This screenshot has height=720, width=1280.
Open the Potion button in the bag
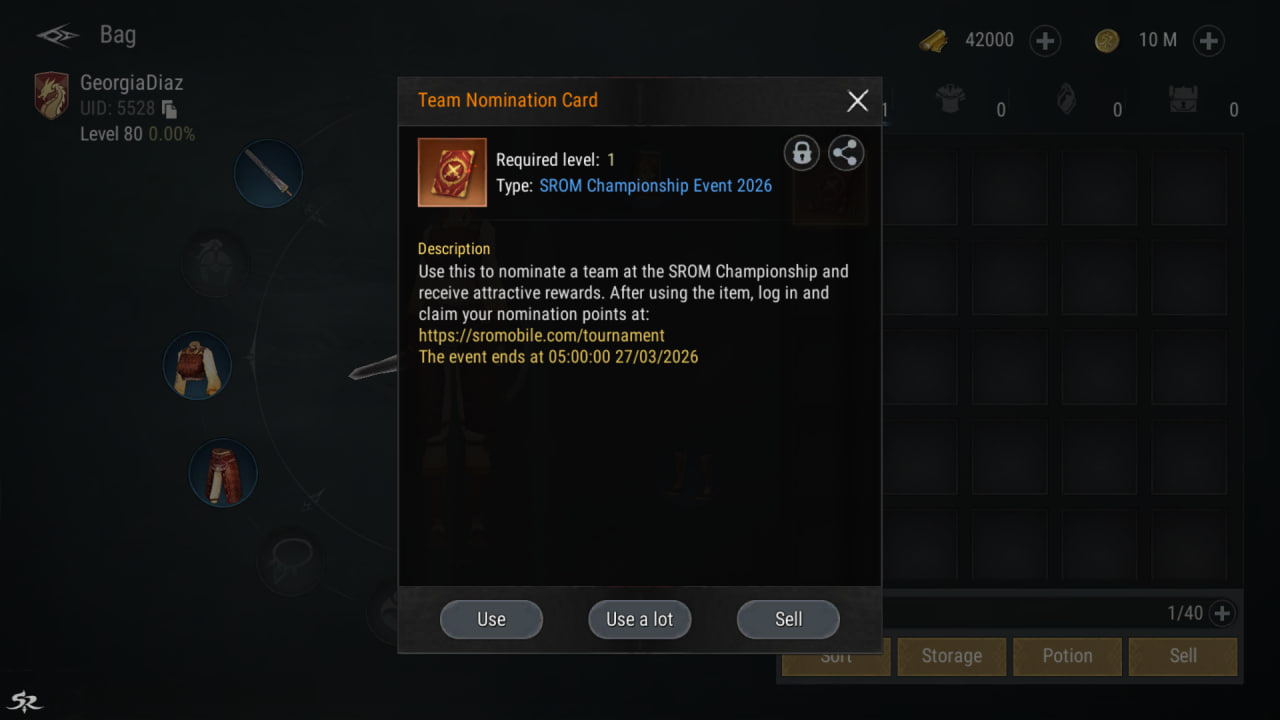[1067, 656]
